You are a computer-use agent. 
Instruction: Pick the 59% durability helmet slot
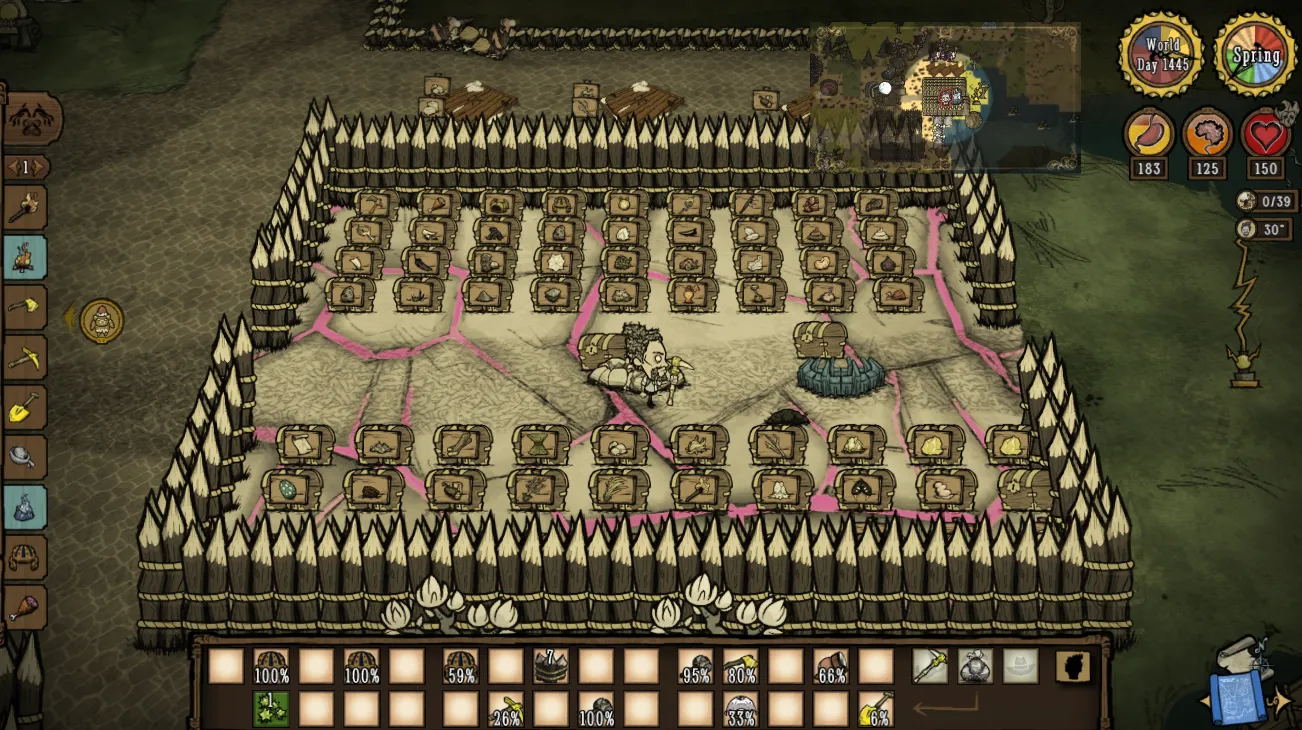coord(460,666)
